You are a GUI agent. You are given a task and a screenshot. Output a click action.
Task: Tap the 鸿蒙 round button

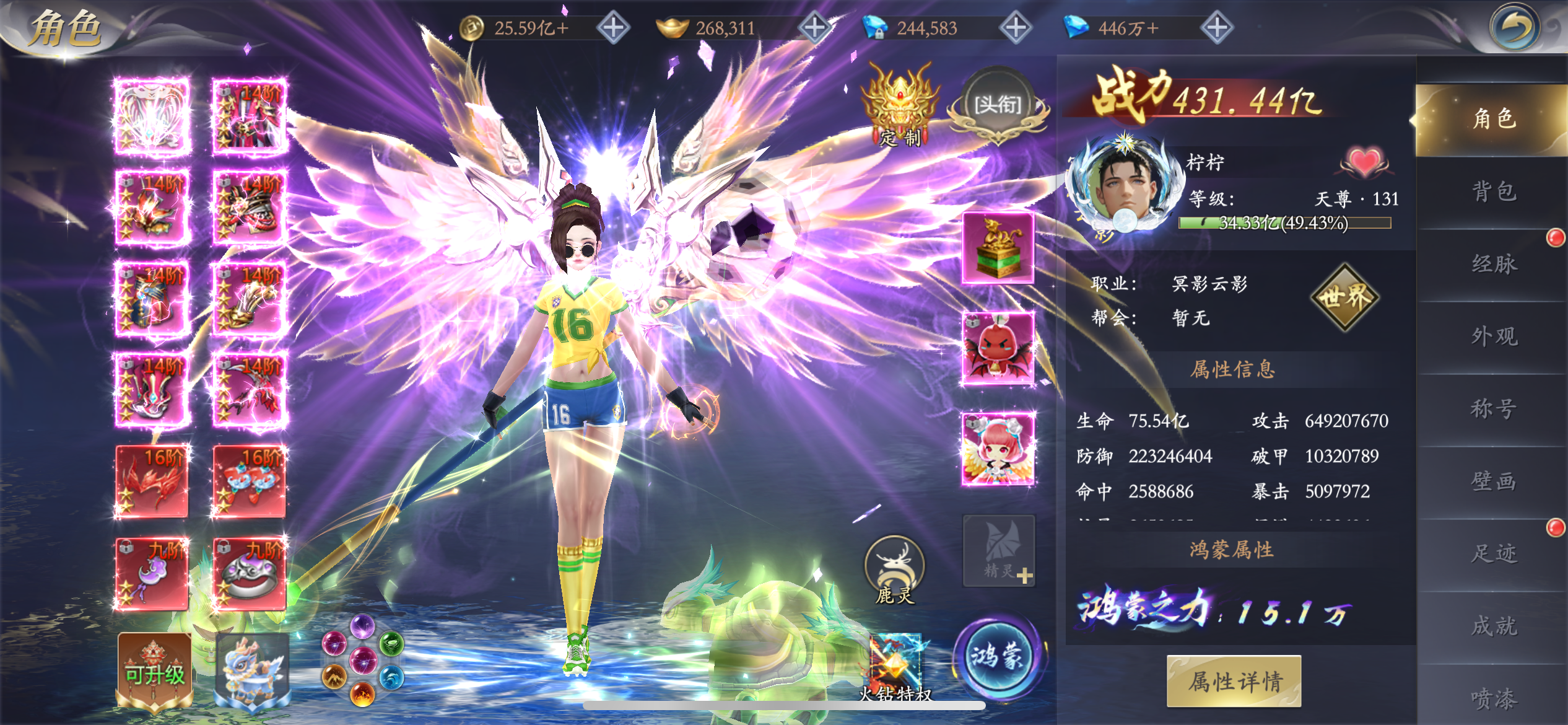(x=996, y=657)
